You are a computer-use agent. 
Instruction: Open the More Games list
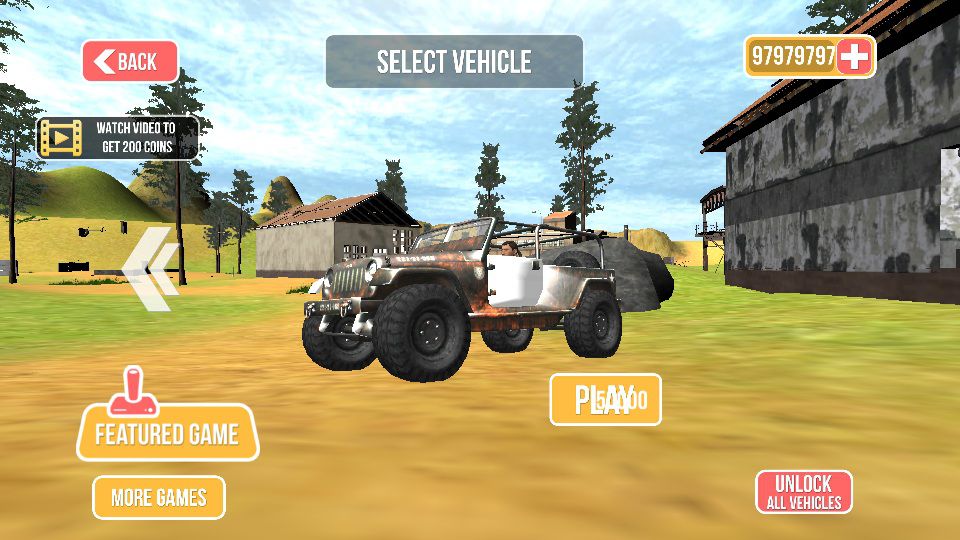(x=159, y=497)
